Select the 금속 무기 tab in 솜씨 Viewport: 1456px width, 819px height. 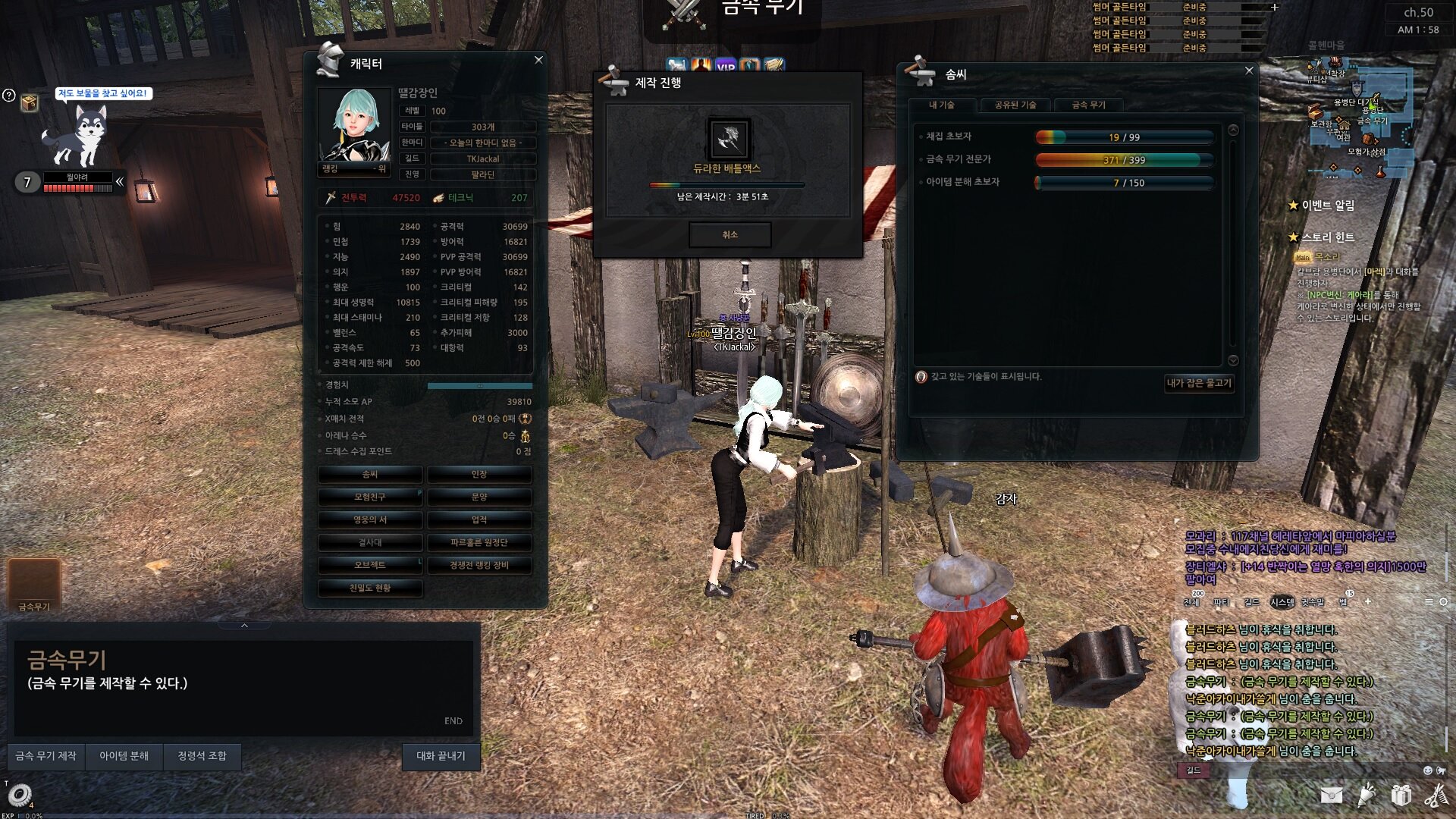(1088, 105)
